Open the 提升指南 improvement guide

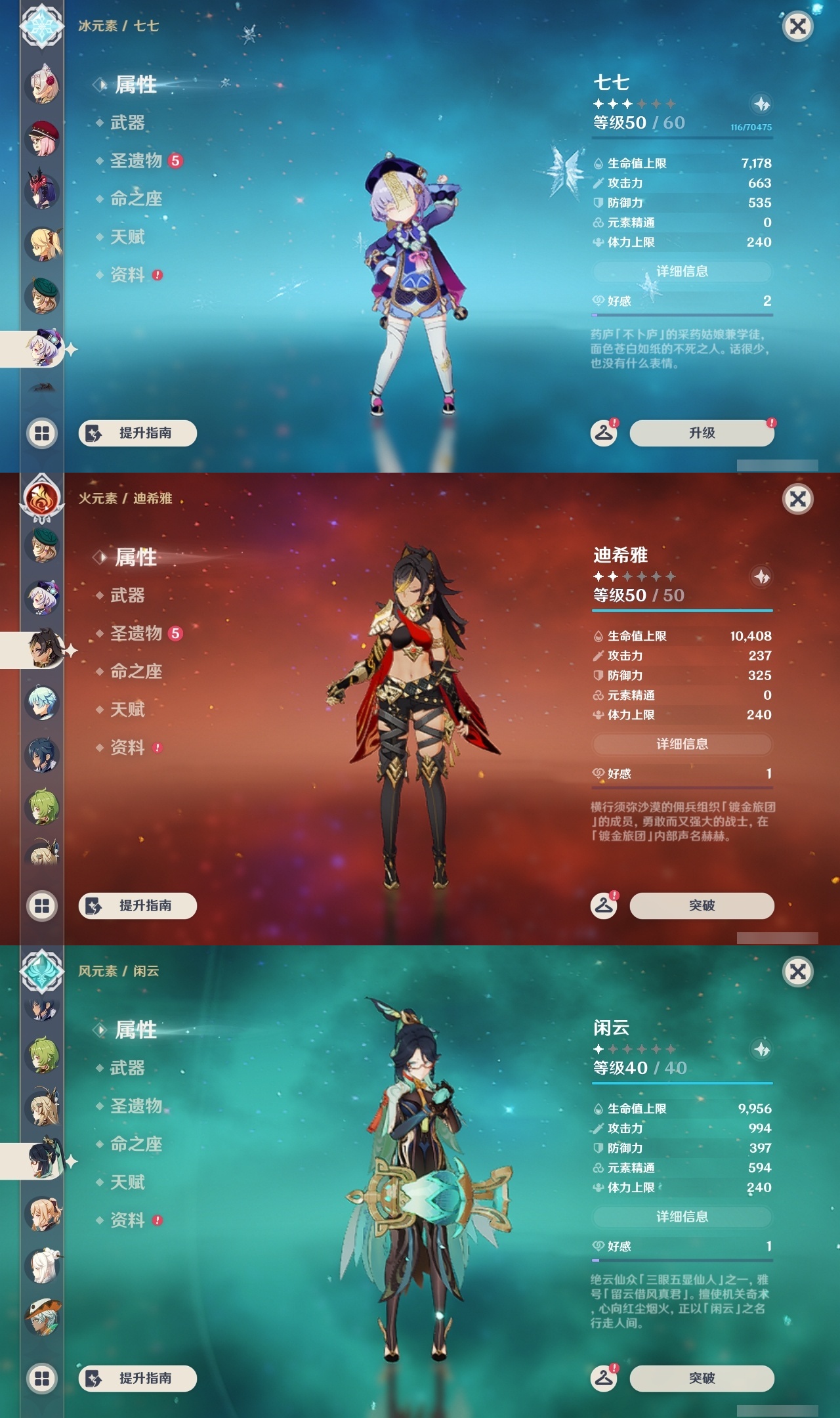(138, 433)
